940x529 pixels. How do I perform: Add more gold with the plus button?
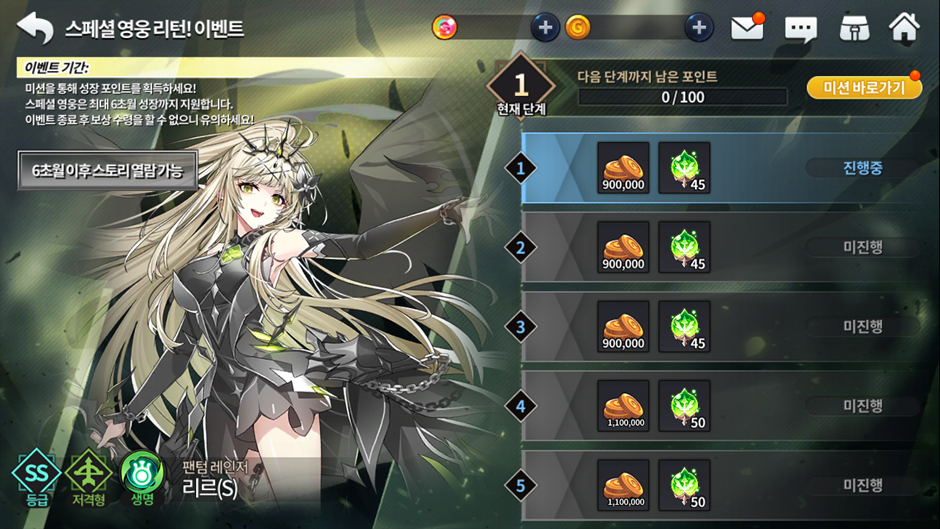(x=699, y=27)
